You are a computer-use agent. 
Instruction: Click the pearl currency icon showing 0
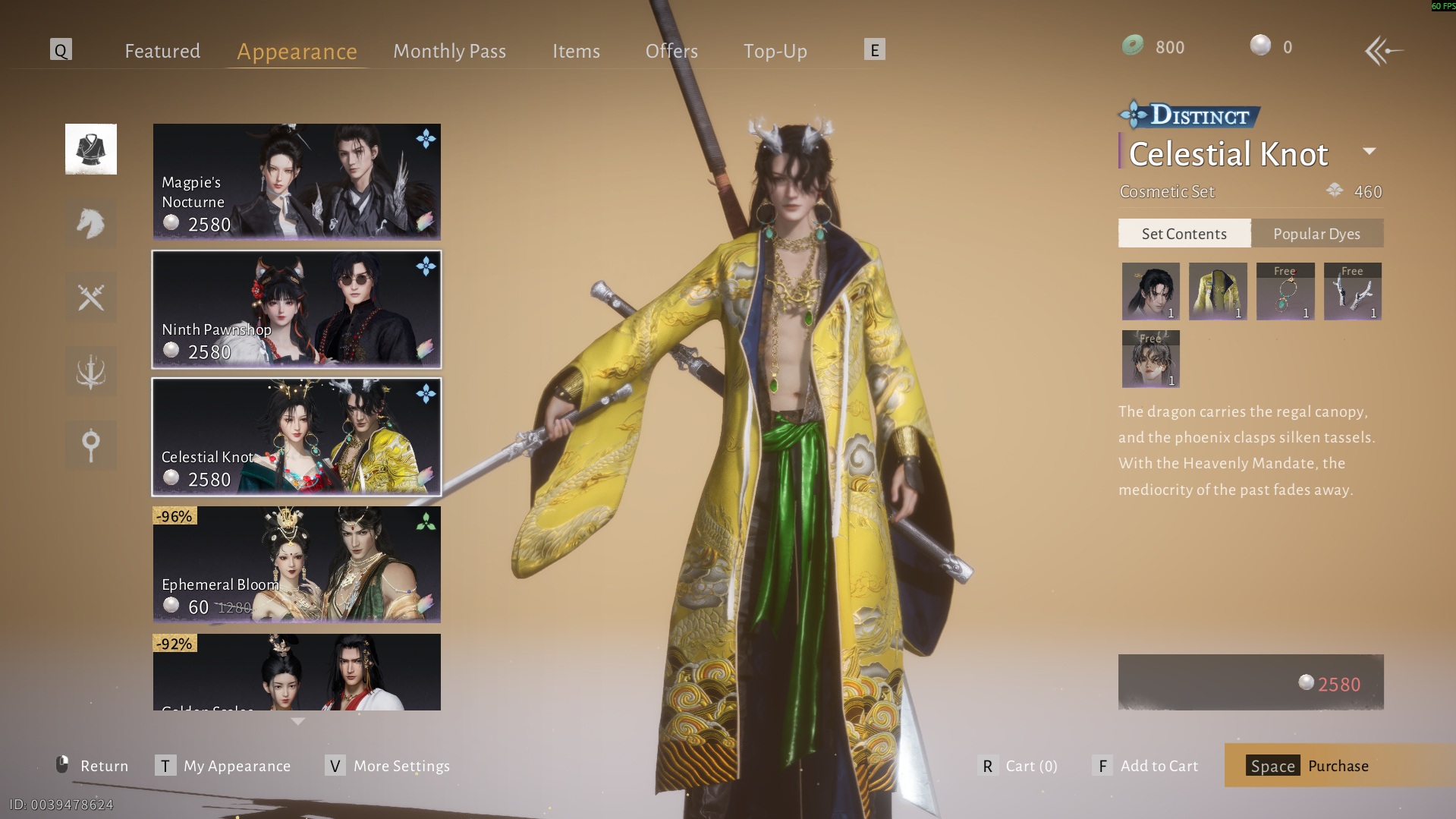tap(1261, 46)
